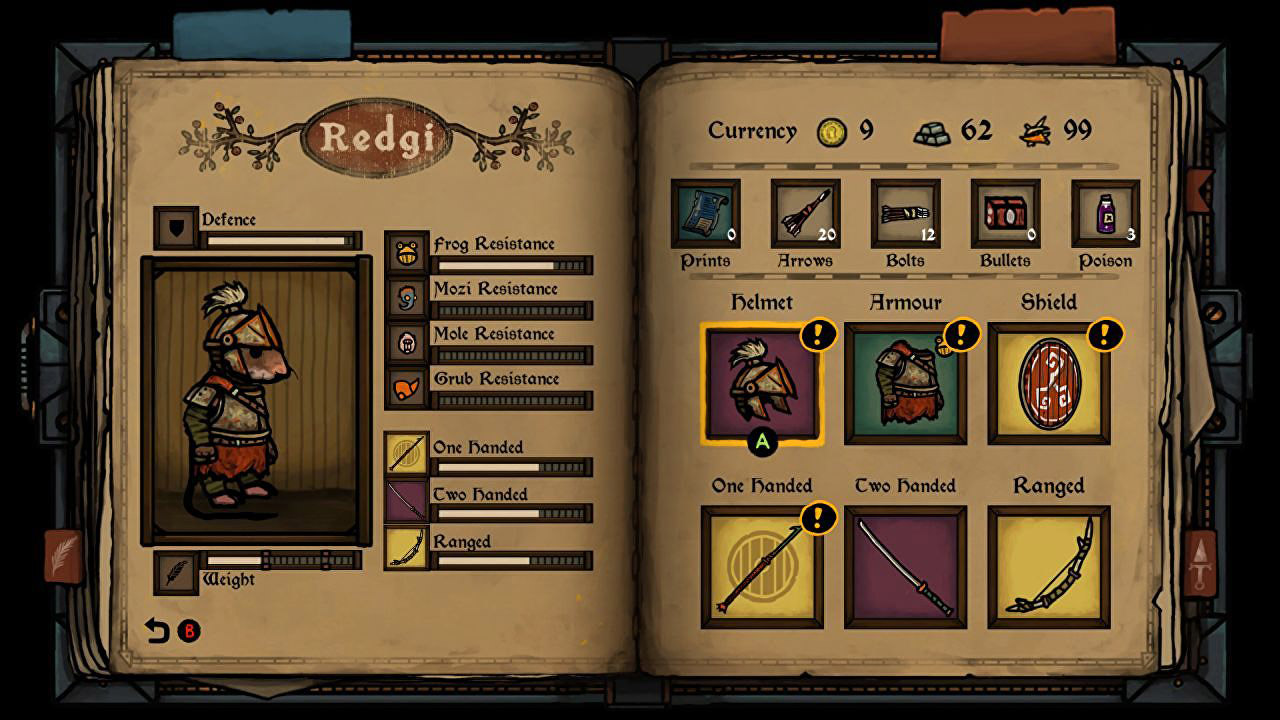The height and width of the screenshot is (720, 1280).
Task: Select the Bolts ammo slot
Action: (x=905, y=213)
